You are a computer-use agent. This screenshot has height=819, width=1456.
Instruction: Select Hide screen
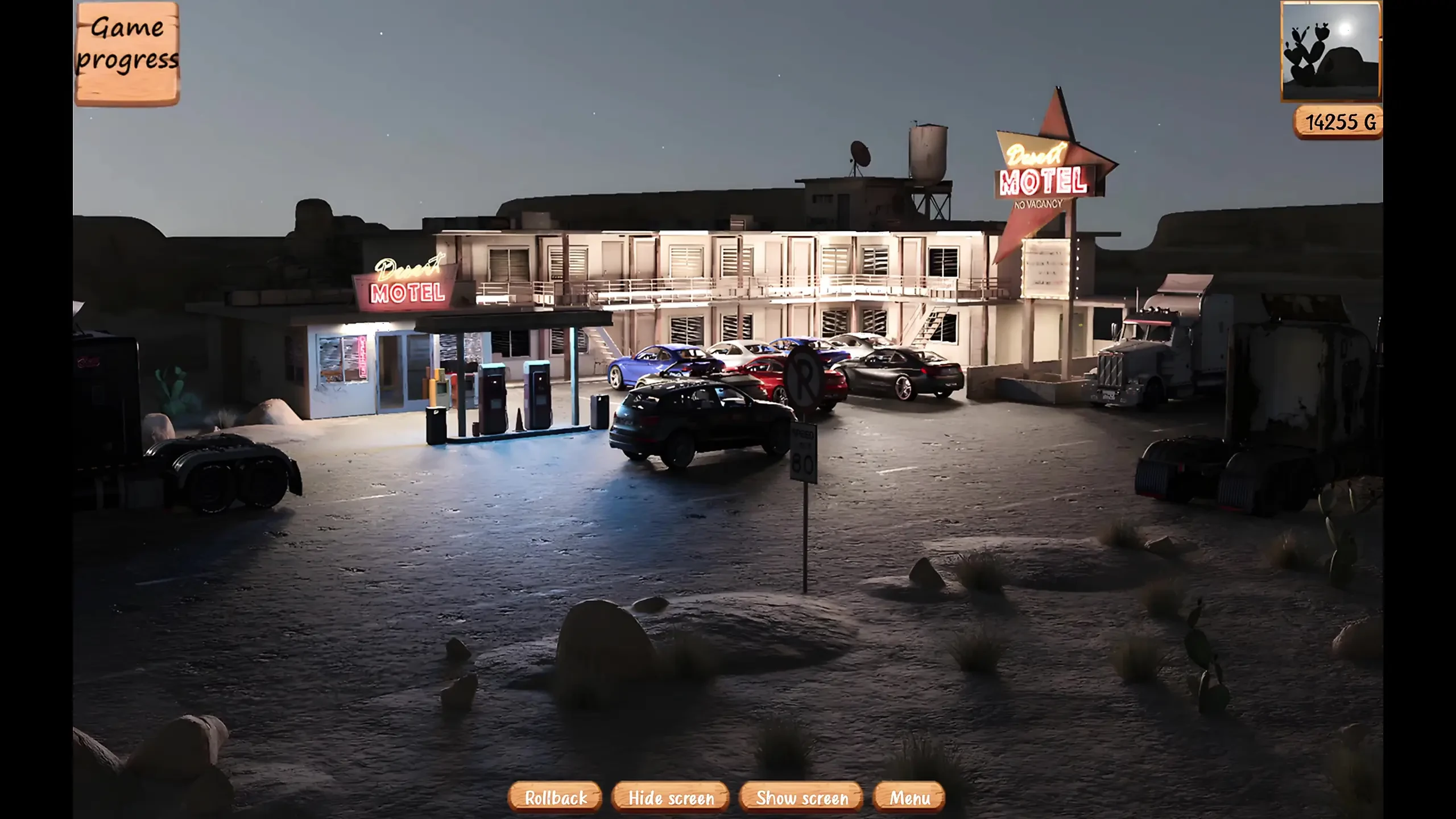671,797
